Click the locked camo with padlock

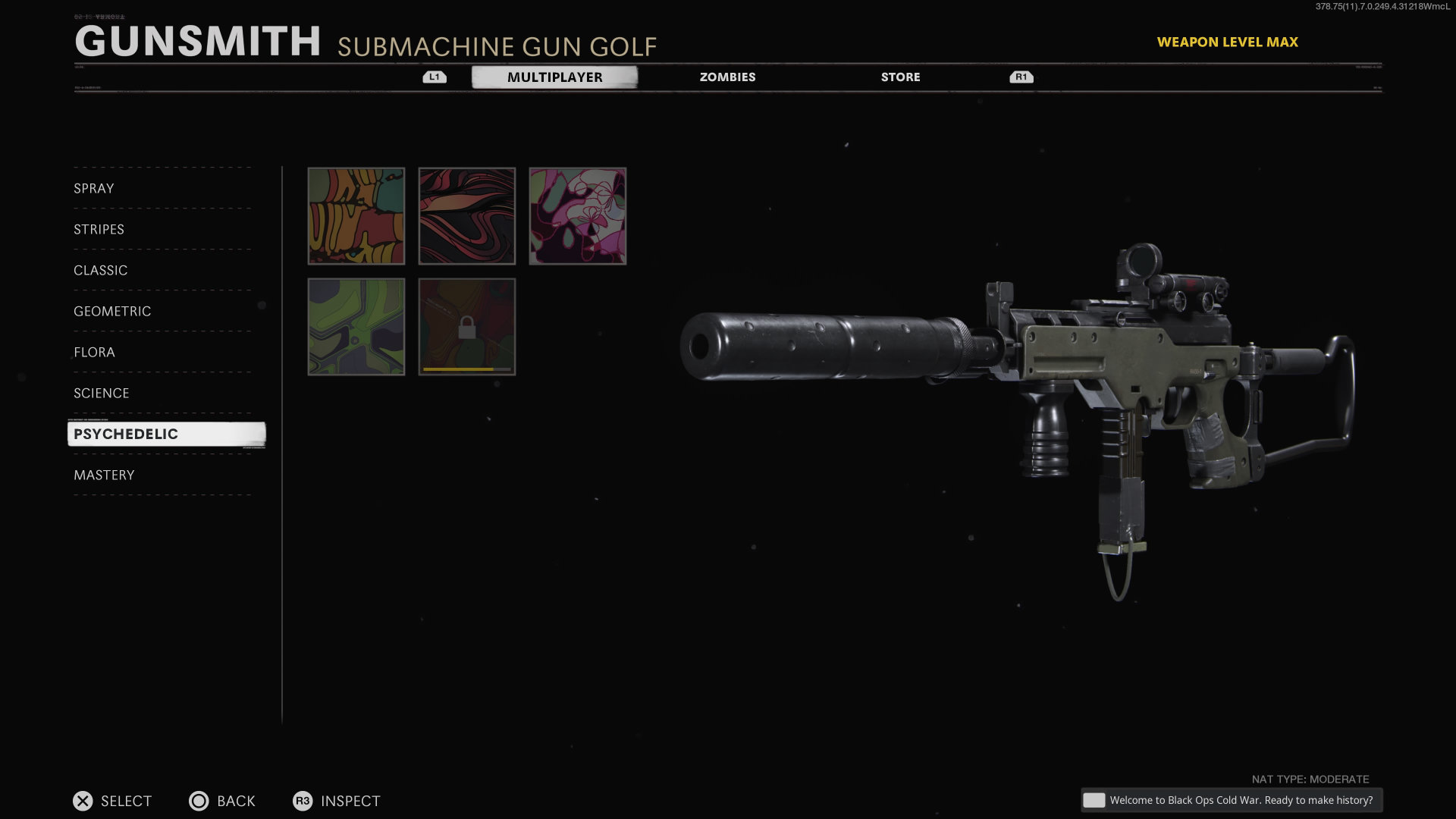(467, 327)
